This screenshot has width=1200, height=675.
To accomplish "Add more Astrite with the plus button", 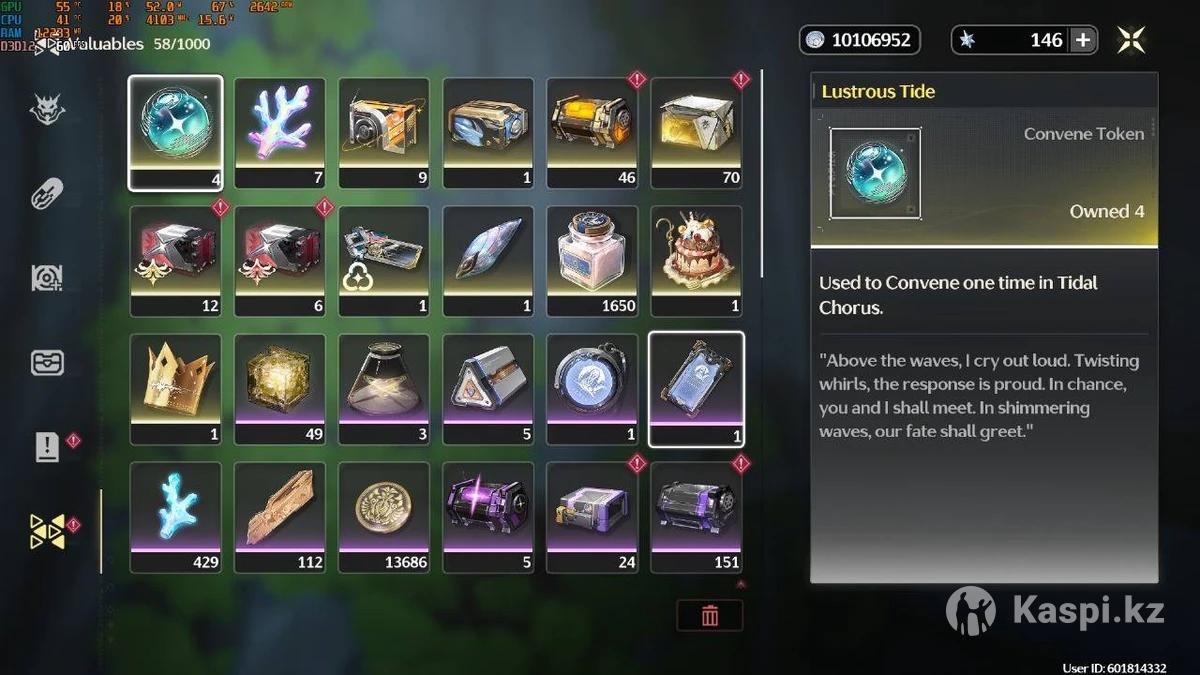I will pos(1083,40).
